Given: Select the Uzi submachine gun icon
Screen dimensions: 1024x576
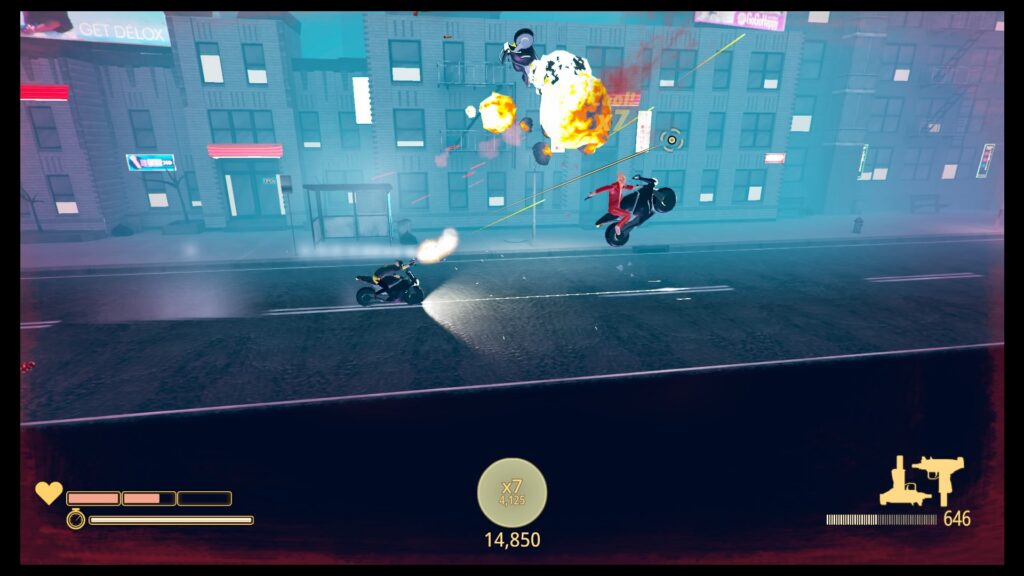Looking at the screenshot, I should point(941,479).
